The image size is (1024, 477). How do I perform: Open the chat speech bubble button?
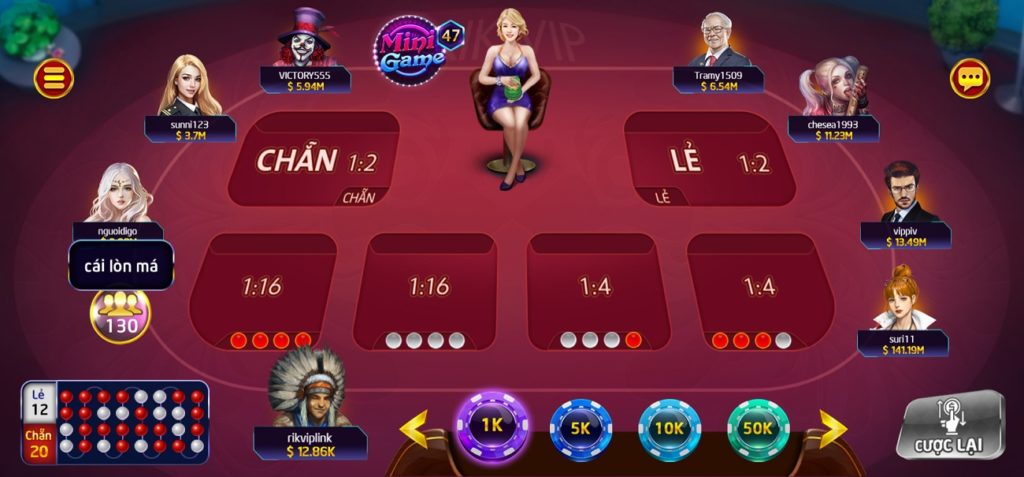(x=969, y=78)
